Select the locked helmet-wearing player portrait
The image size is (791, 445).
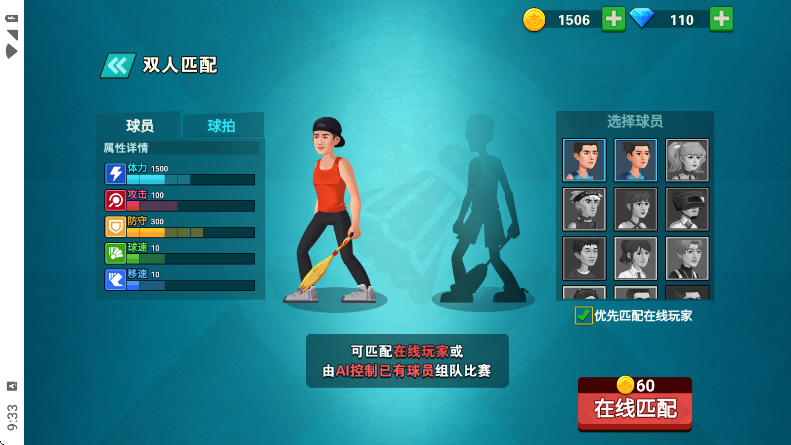(687, 209)
